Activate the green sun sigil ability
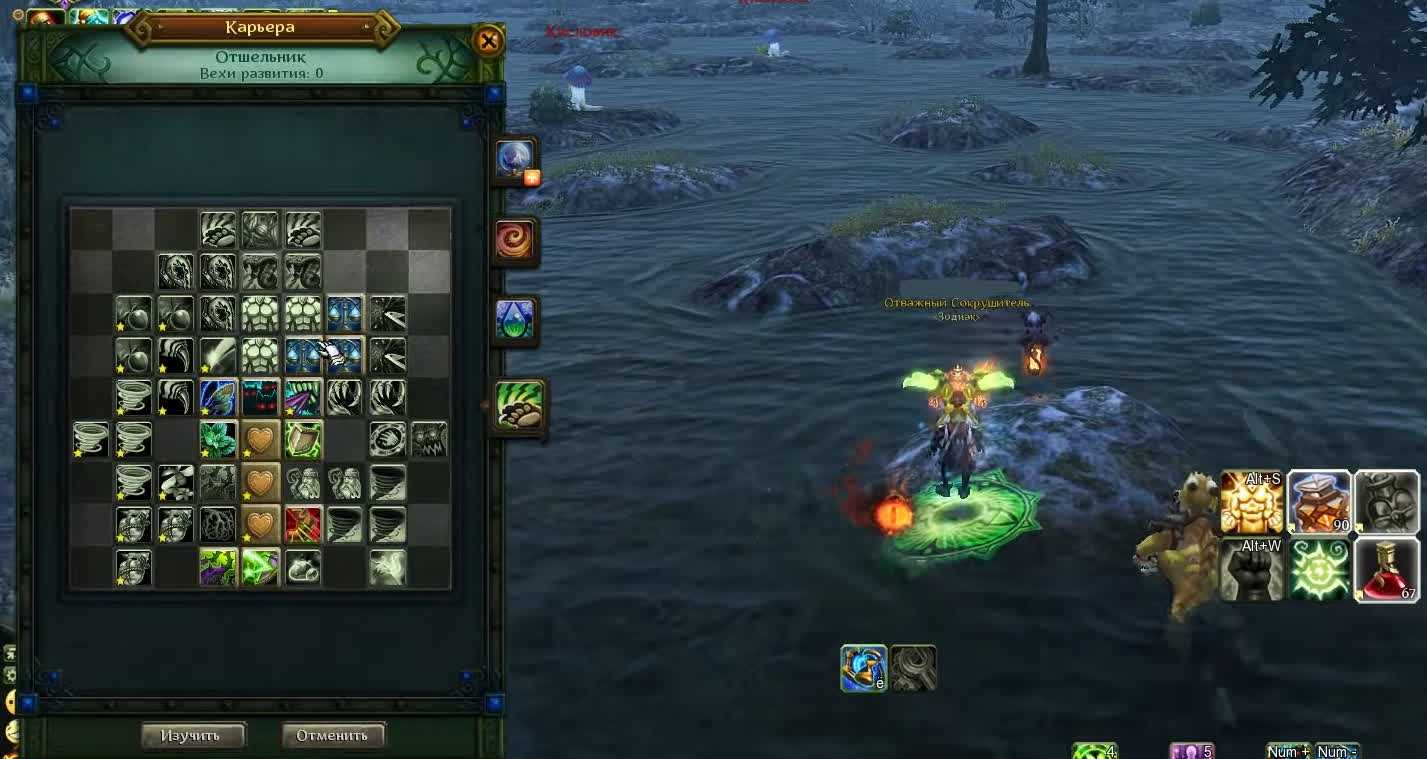 pyautogui.click(x=1319, y=570)
